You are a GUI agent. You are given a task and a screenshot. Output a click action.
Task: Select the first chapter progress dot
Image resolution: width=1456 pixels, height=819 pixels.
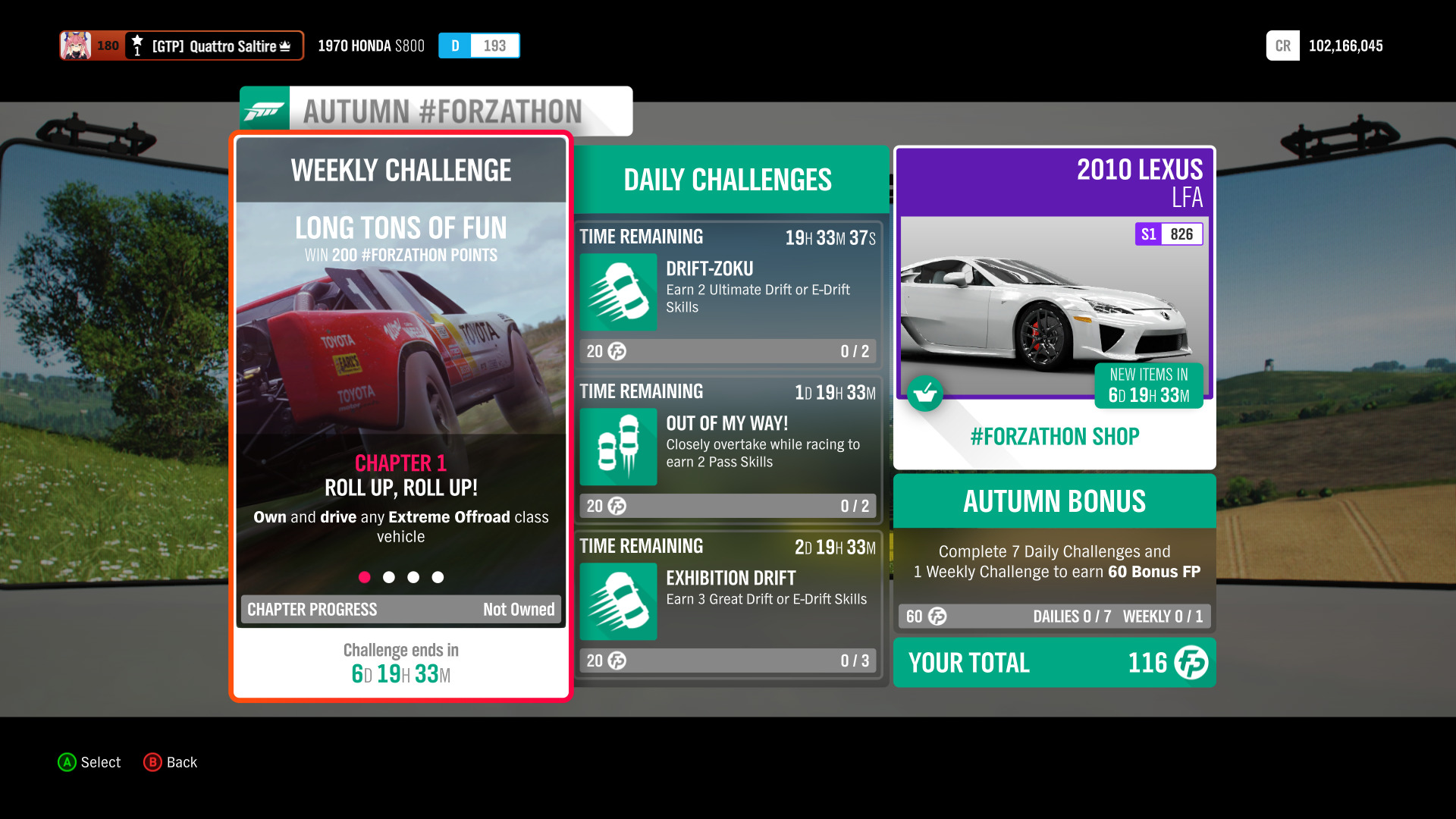pyautogui.click(x=365, y=577)
